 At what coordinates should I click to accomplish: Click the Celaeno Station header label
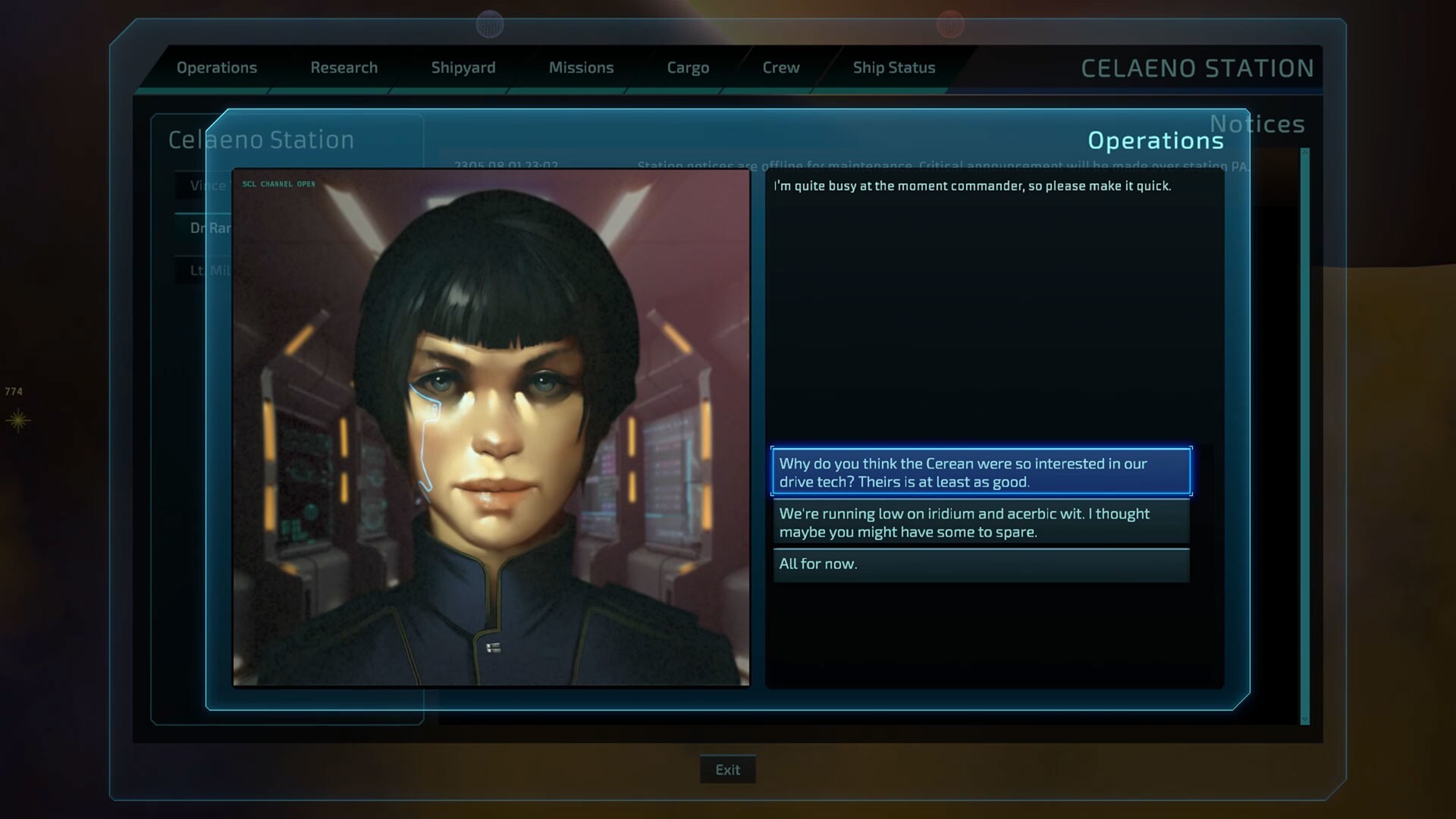262,140
